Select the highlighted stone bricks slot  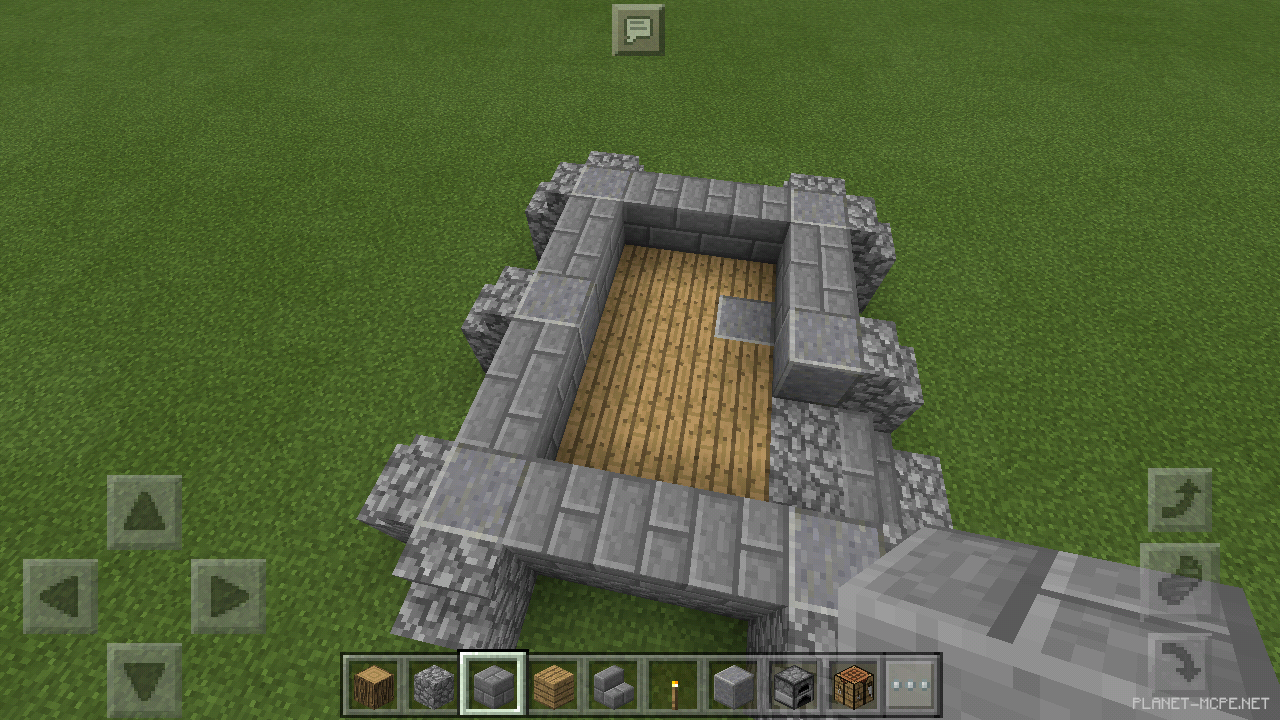[493, 685]
